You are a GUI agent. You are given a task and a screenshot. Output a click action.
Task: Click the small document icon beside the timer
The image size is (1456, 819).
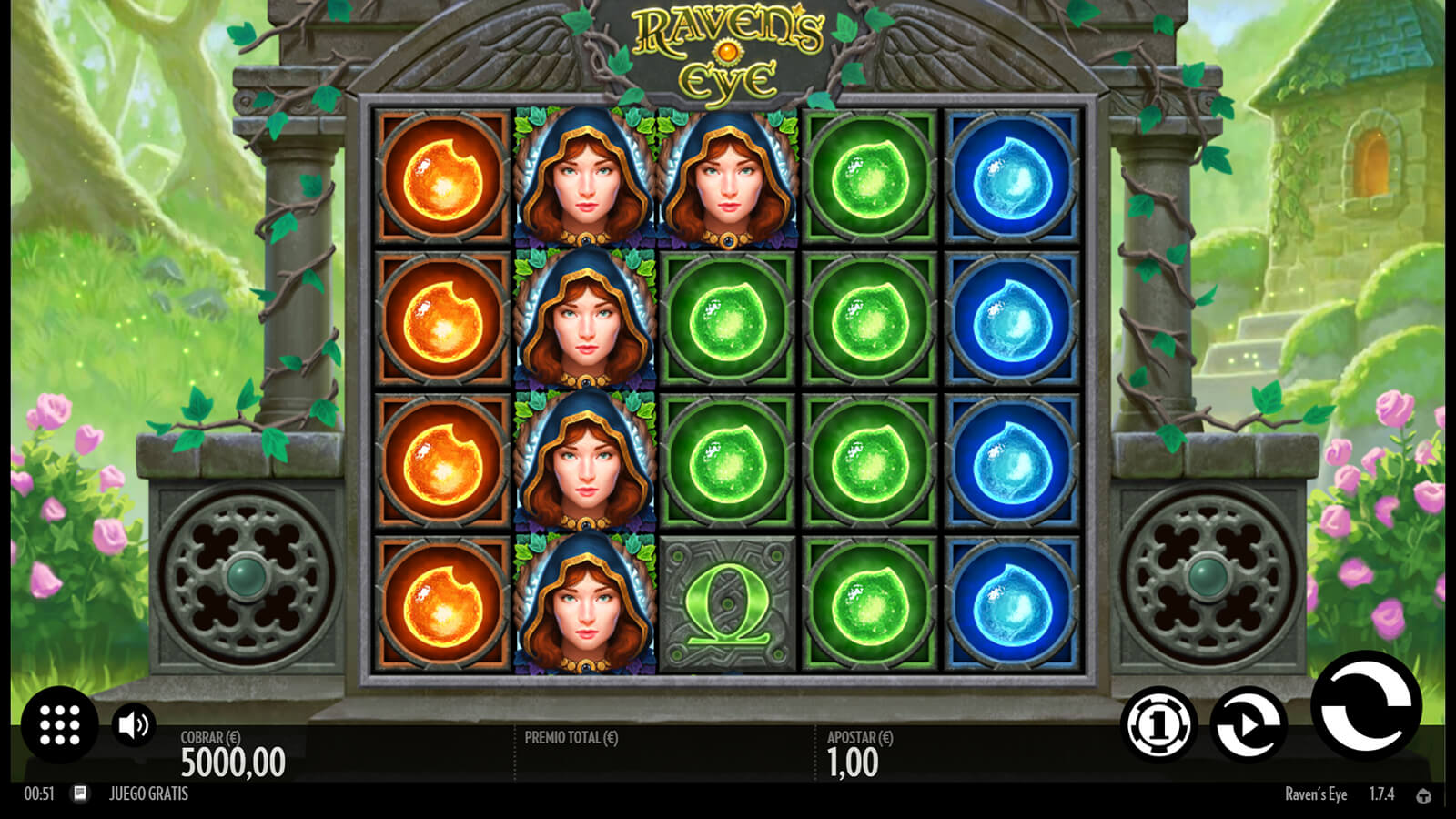(80, 794)
